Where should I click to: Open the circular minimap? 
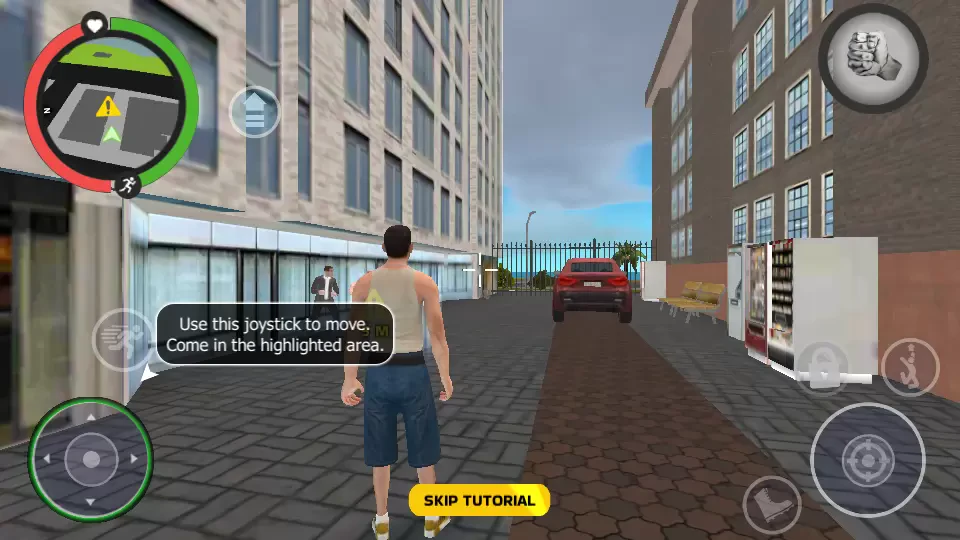pos(110,104)
